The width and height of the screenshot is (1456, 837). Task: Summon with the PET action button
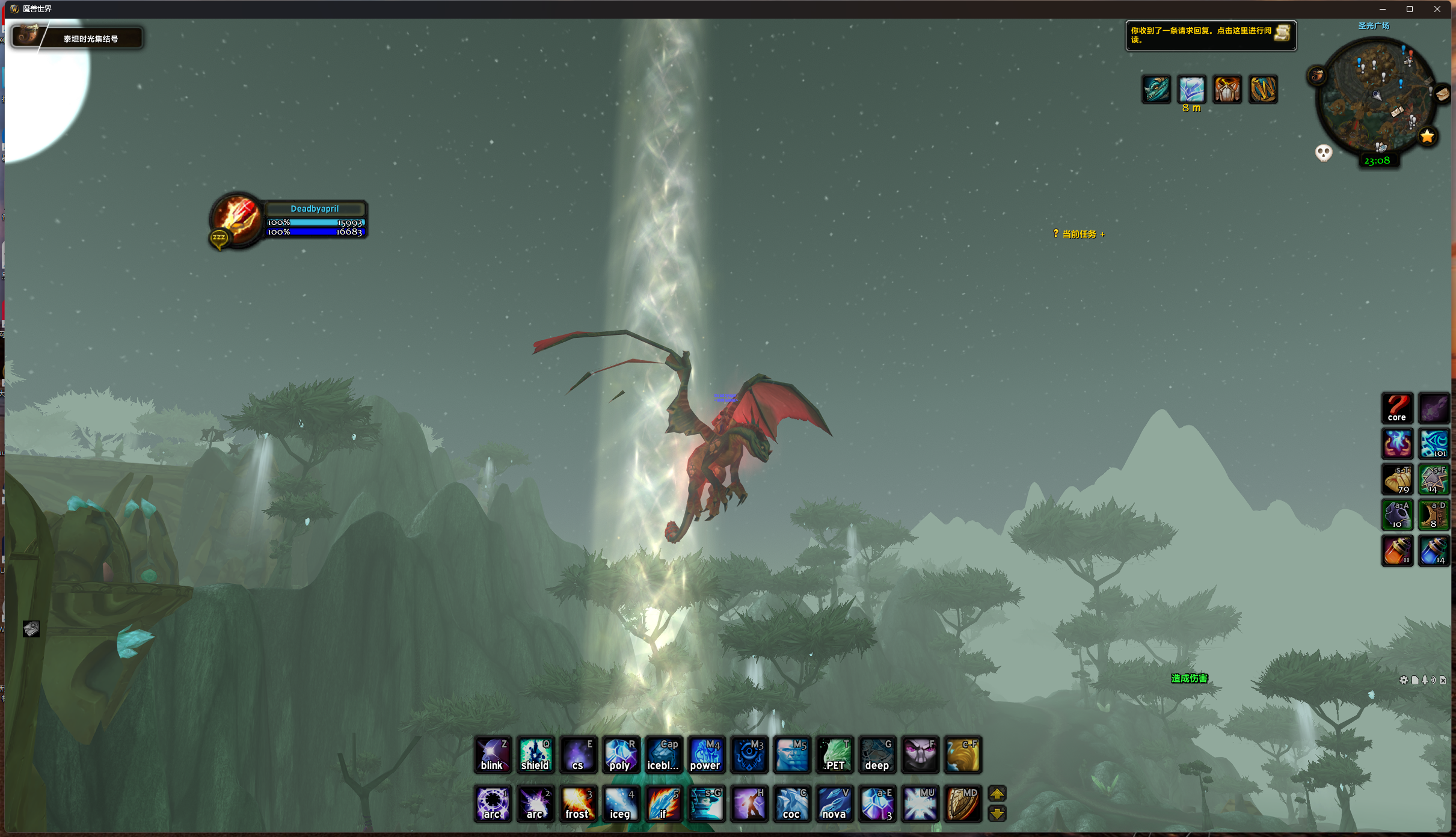tap(834, 755)
